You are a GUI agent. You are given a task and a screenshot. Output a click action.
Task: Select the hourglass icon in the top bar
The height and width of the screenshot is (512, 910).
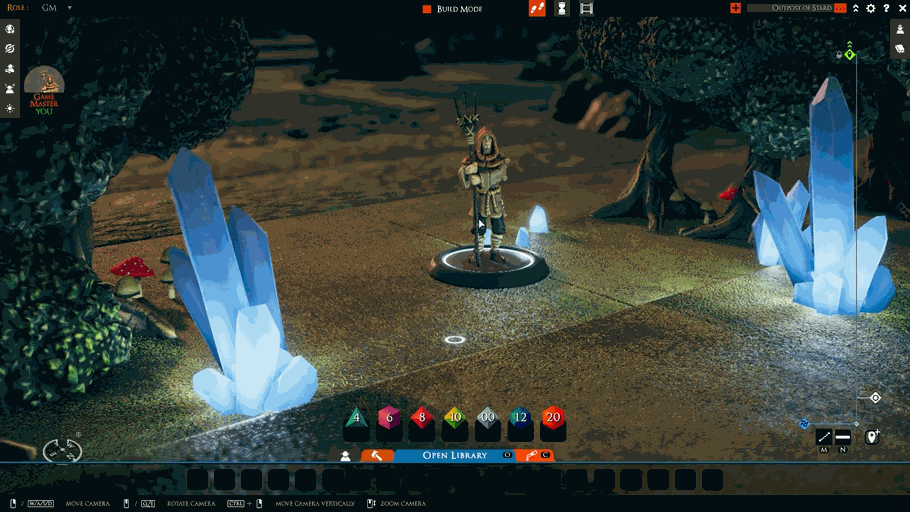[562, 8]
